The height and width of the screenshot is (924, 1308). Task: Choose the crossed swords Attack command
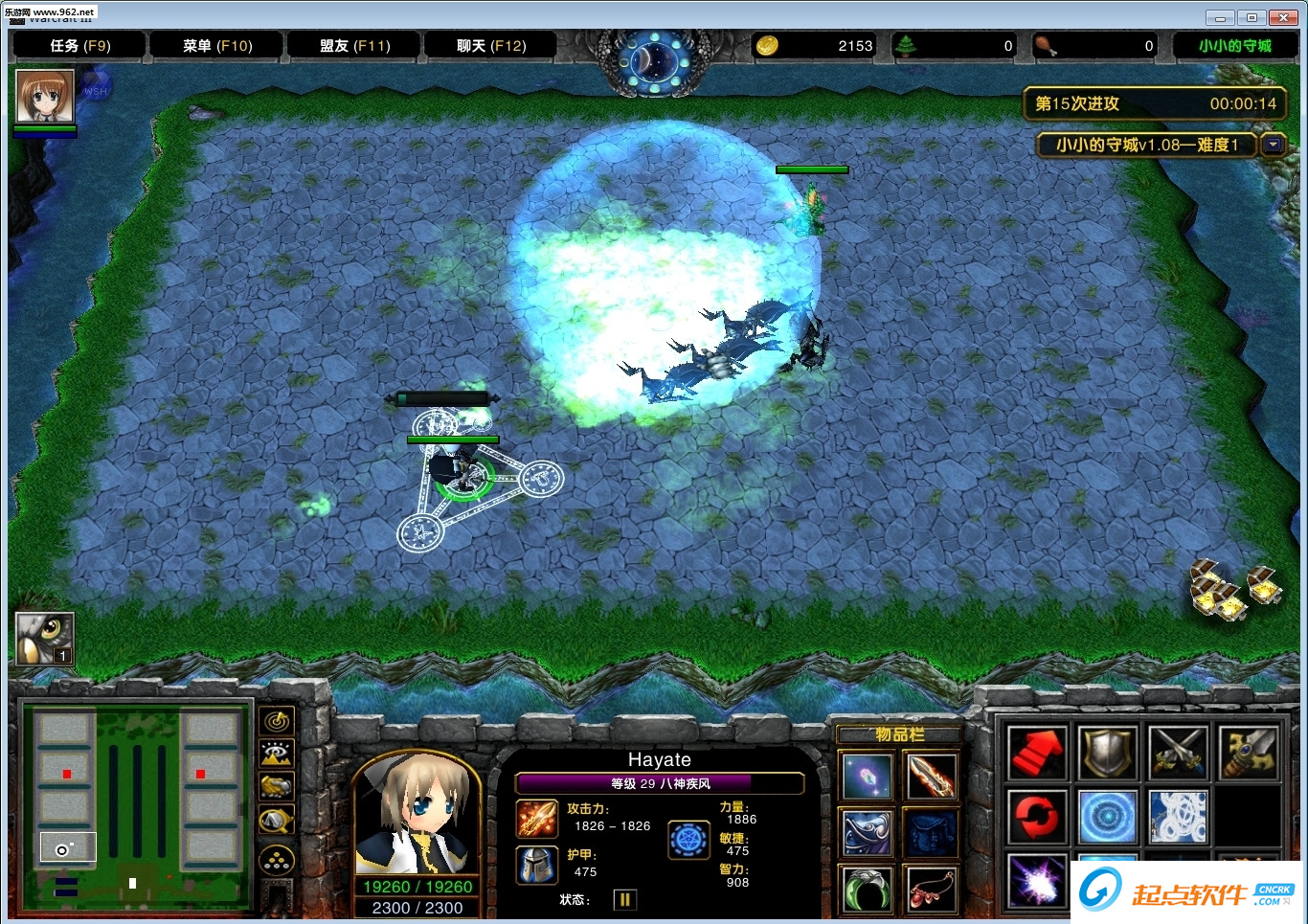click(x=1178, y=753)
